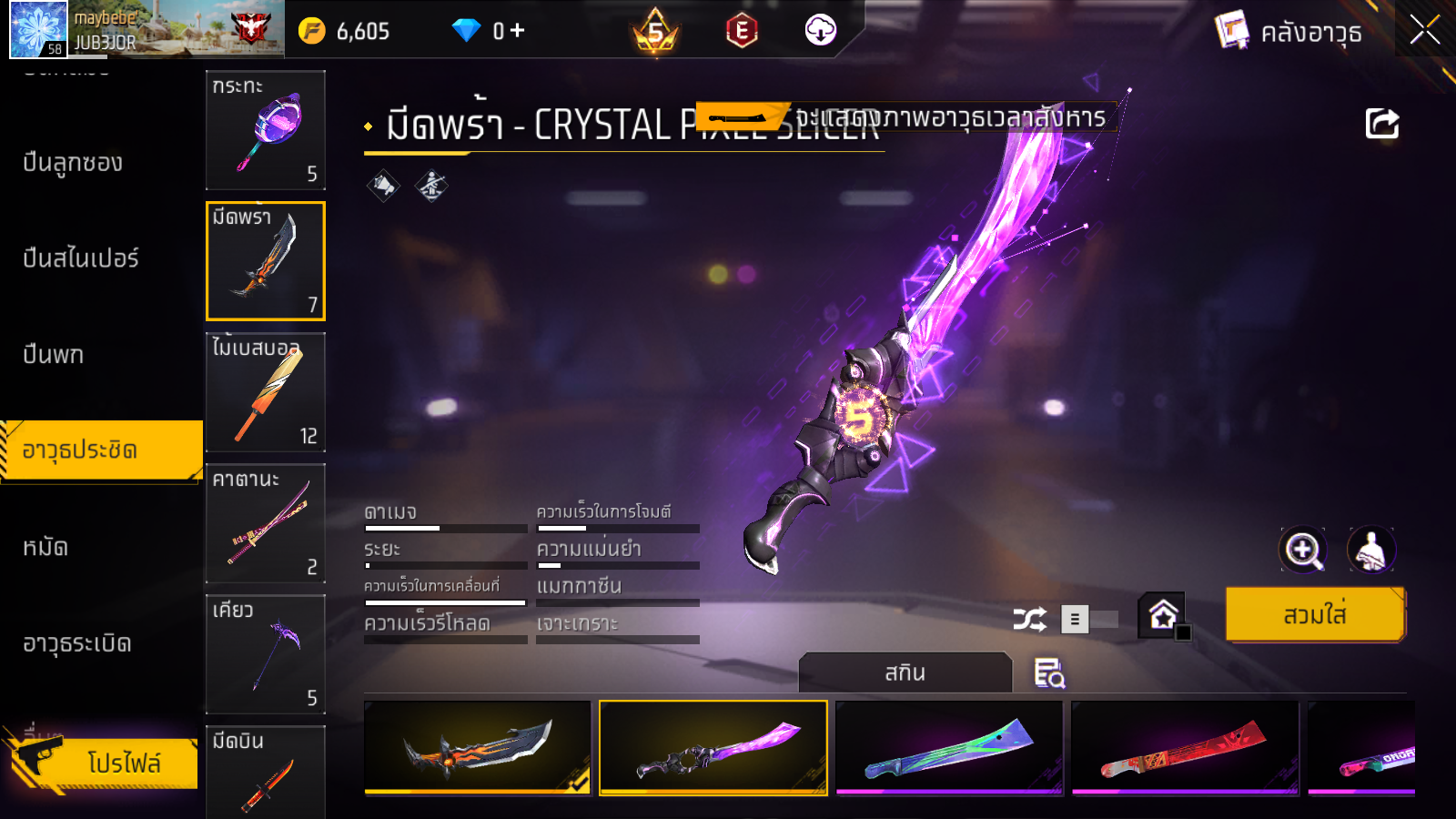Switch to the ปืนสไนเปอร์ sniper category
Screen dimensions: 1456x819
point(81,258)
